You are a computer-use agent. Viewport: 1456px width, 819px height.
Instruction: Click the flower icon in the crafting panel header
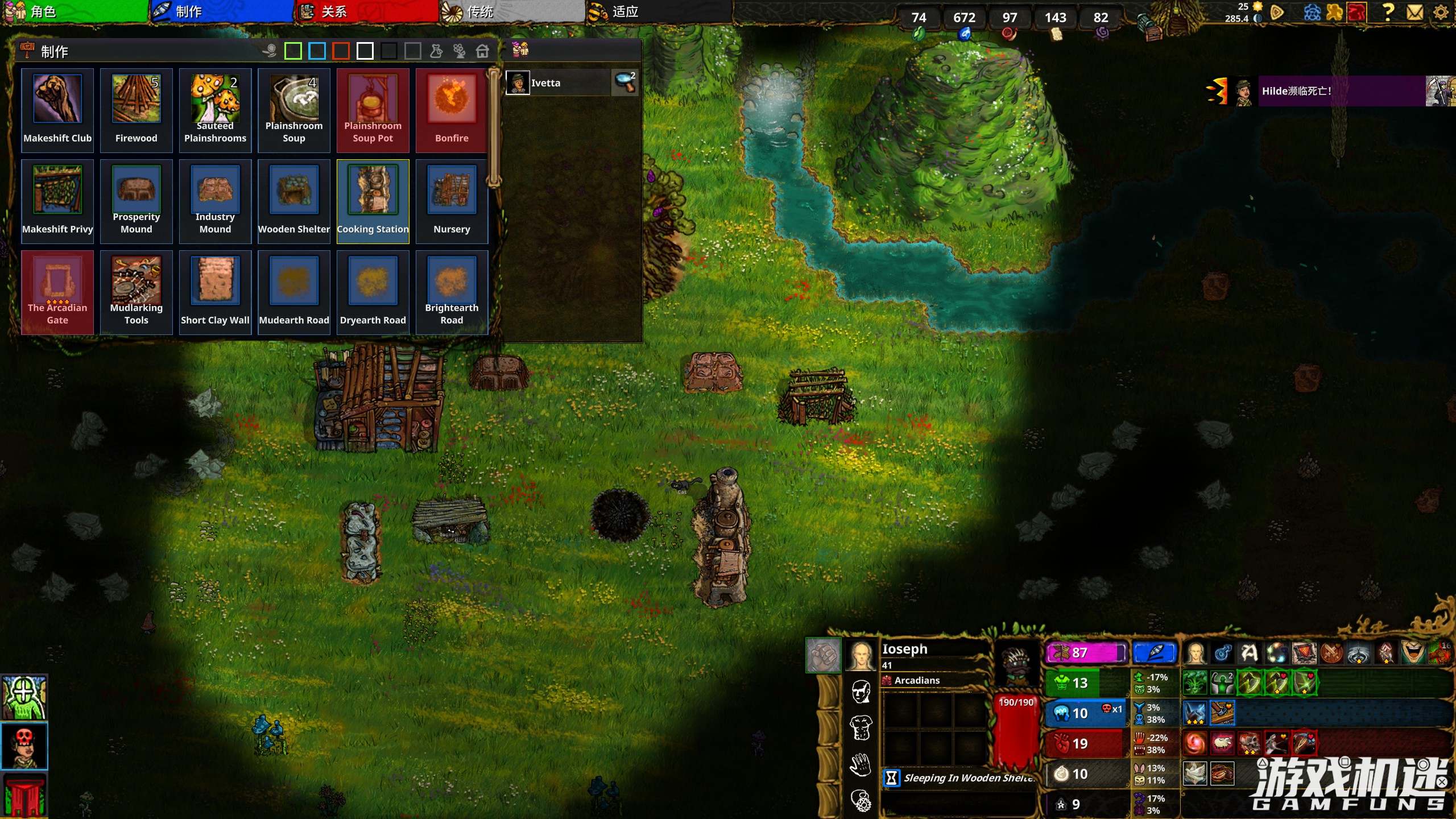(x=460, y=51)
